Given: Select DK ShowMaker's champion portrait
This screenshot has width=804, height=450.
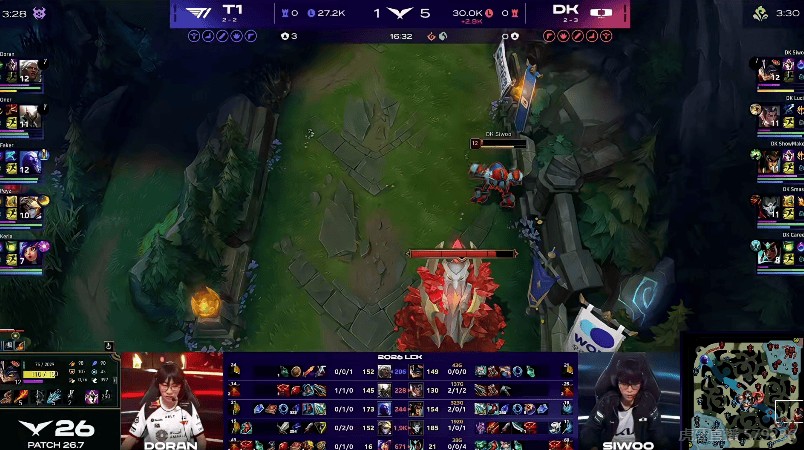Looking at the screenshot, I should coord(767,162).
